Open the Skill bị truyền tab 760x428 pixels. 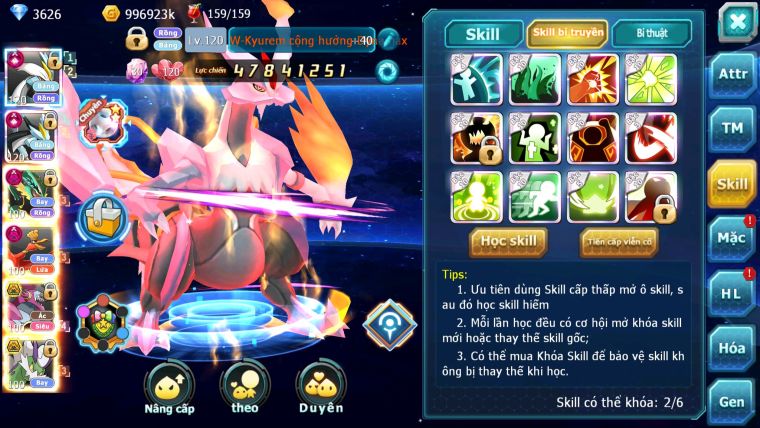coord(567,33)
